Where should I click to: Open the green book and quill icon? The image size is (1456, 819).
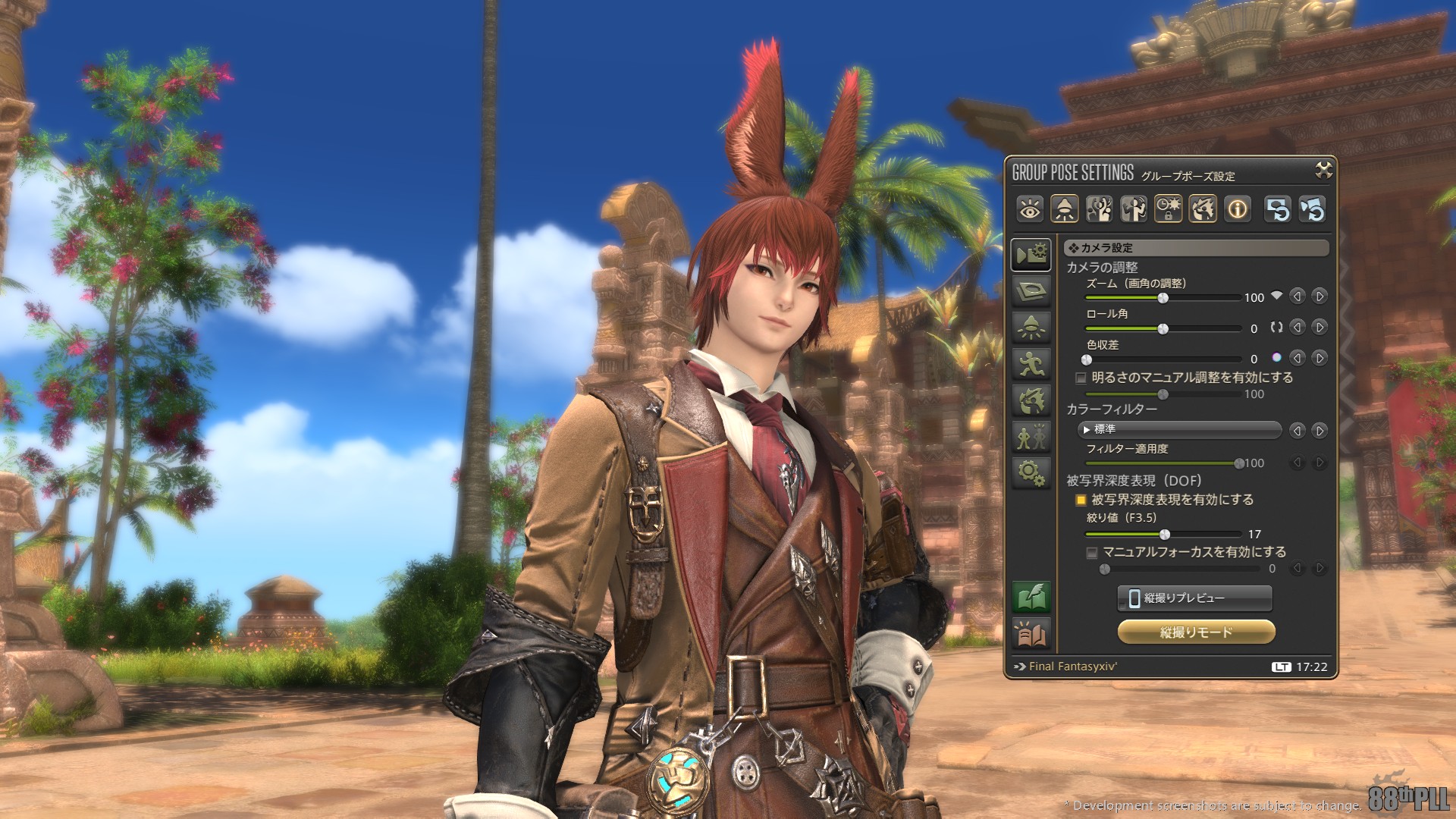point(1031,598)
